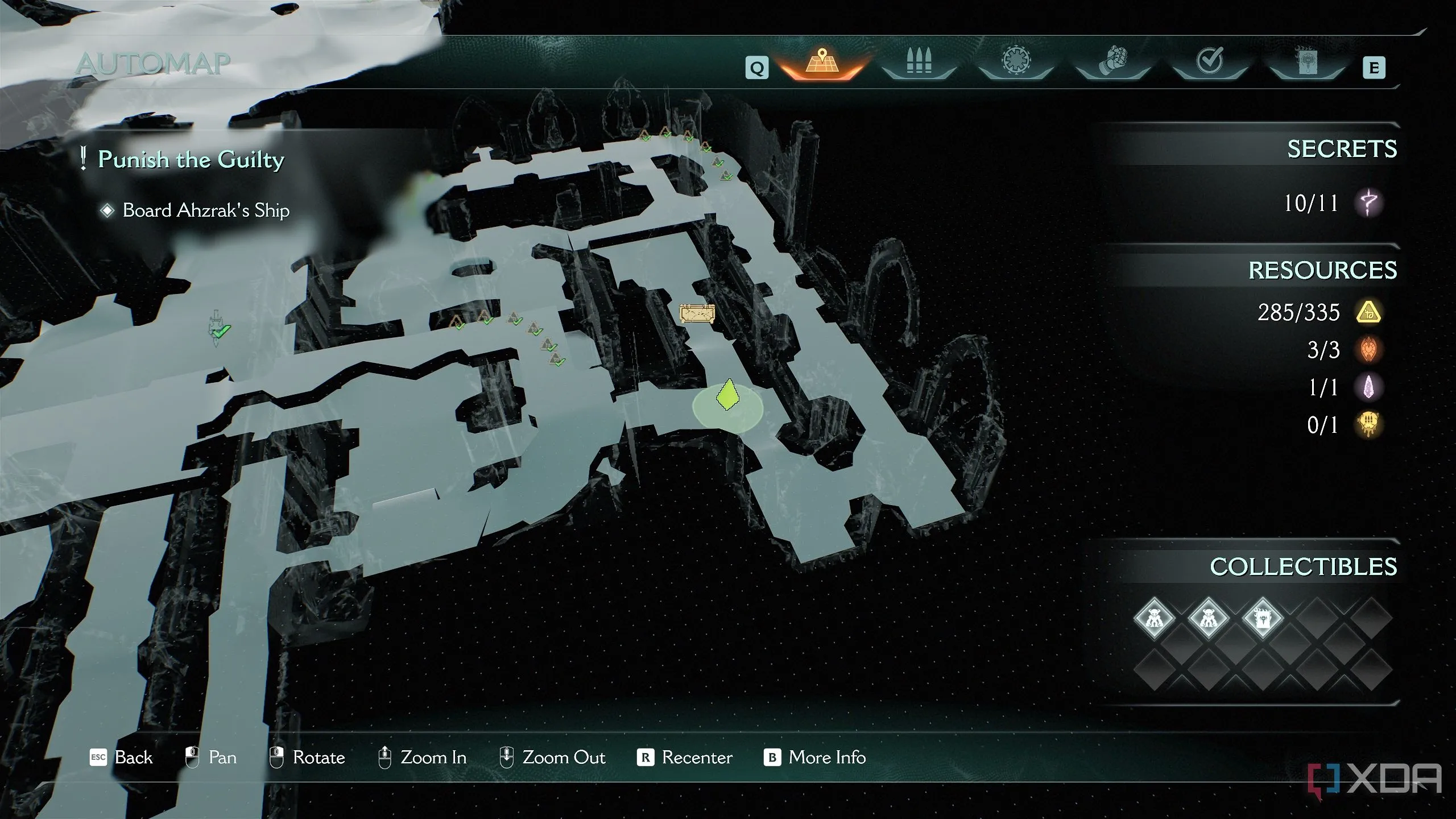The image size is (1456, 819).
Task: Open the checkmark challenges tab
Action: click(x=1210, y=61)
